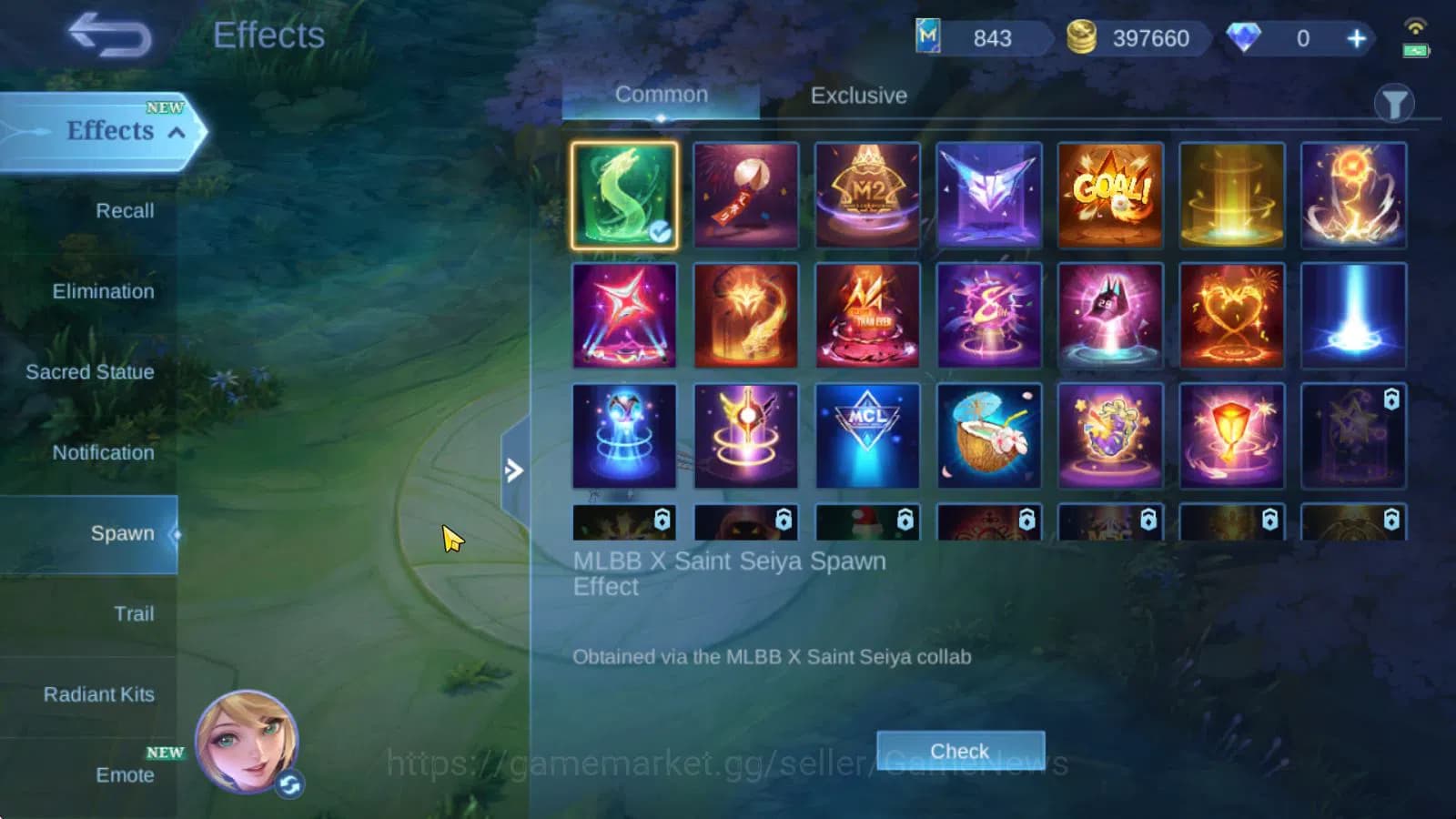Toggle the equipped checkmark on the green dragon effect
This screenshot has height=819, width=1456.
click(662, 233)
